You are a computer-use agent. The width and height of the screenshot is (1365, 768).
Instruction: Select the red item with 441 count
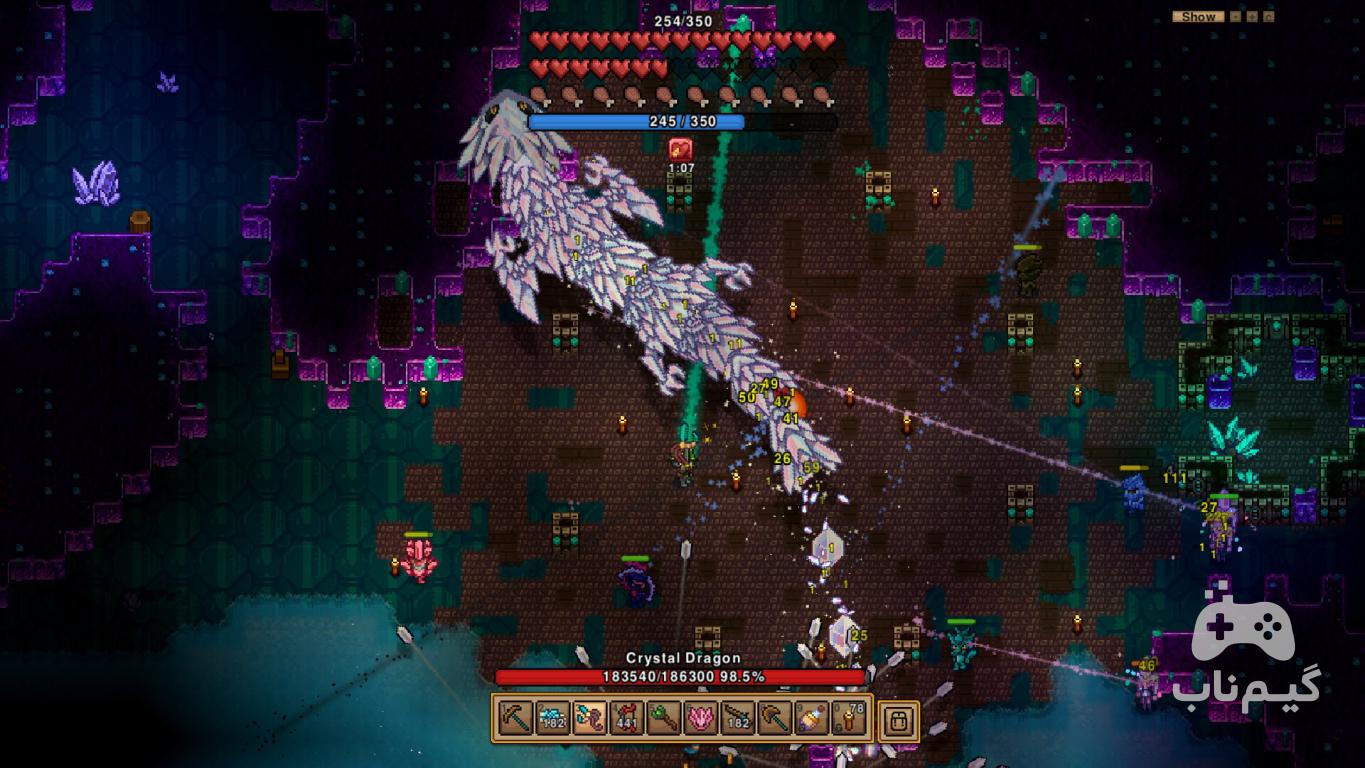click(x=626, y=718)
